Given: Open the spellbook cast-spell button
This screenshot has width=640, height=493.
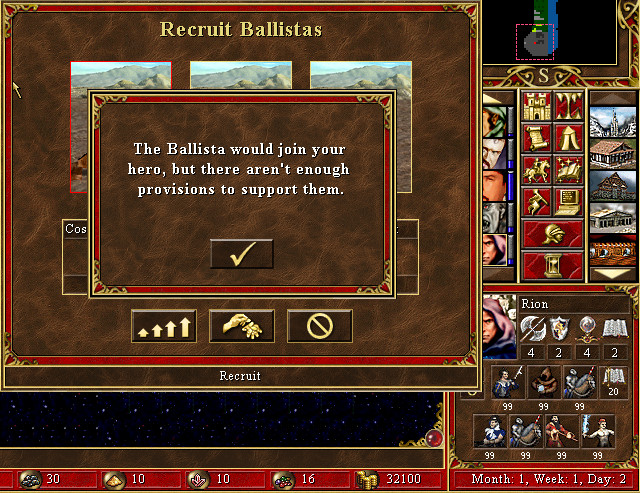Looking at the screenshot, I should [x=569, y=170].
